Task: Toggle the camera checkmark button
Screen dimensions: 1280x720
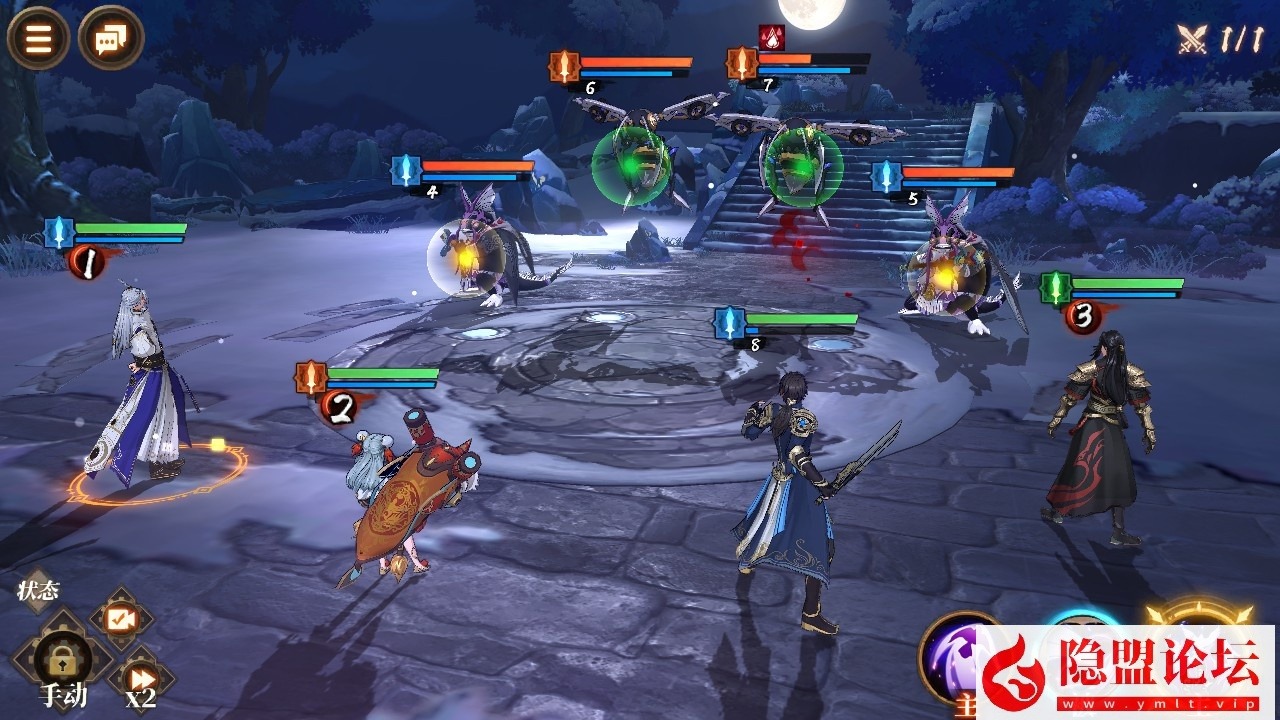Action: (121, 620)
